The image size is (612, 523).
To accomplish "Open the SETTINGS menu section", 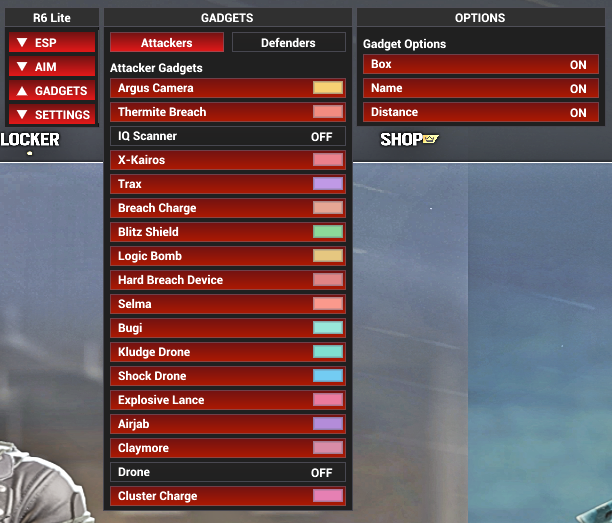I will [52, 115].
